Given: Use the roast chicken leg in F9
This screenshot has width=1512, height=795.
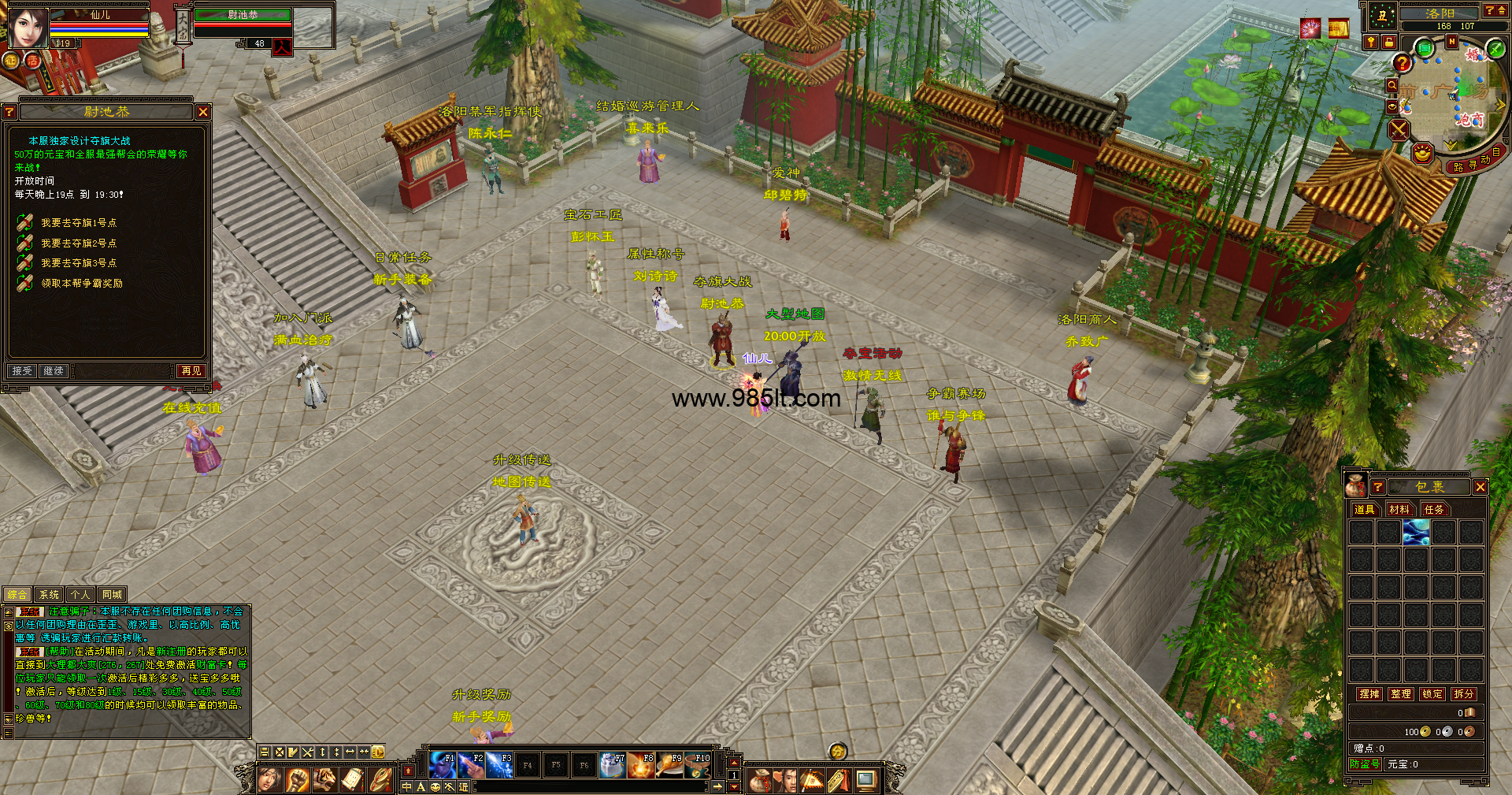Looking at the screenshot, I should click(x=669, y=765).
